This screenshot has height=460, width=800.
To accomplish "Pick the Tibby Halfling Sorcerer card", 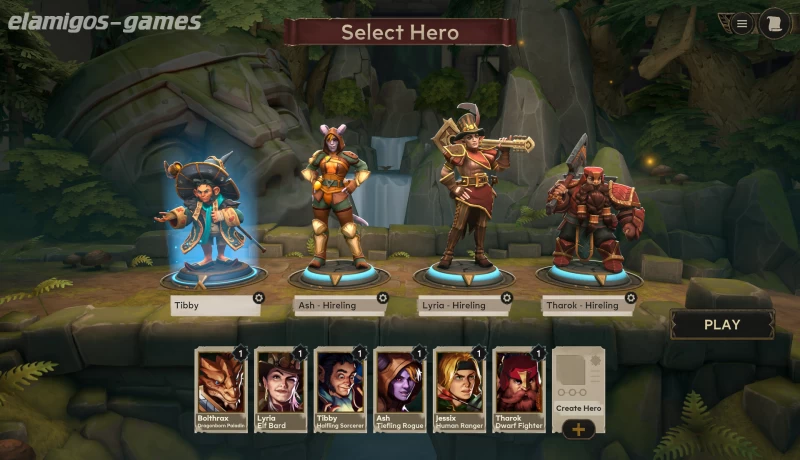I will tap(340, 390).
